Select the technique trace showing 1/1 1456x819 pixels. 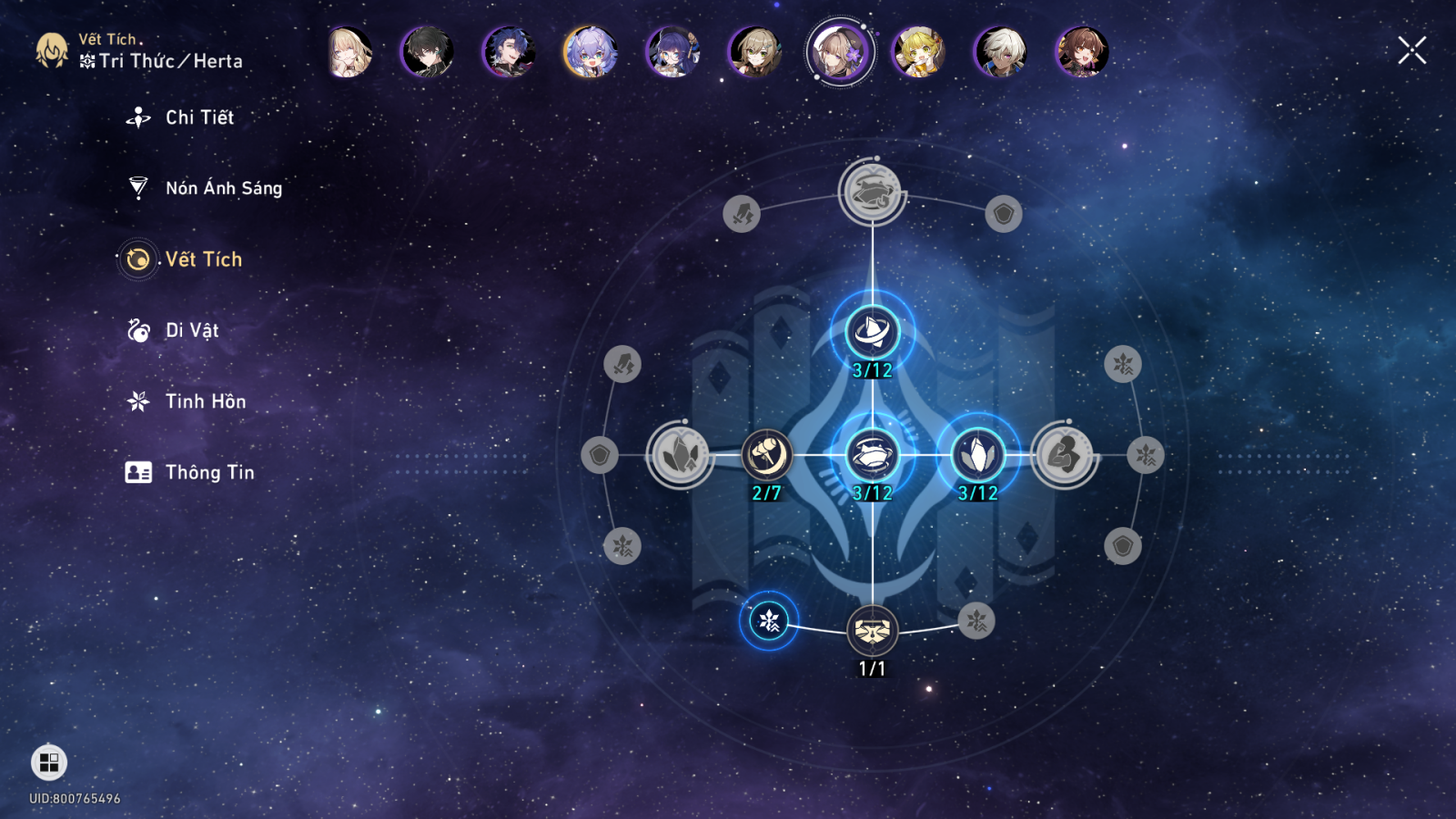[x=872, y=630]
